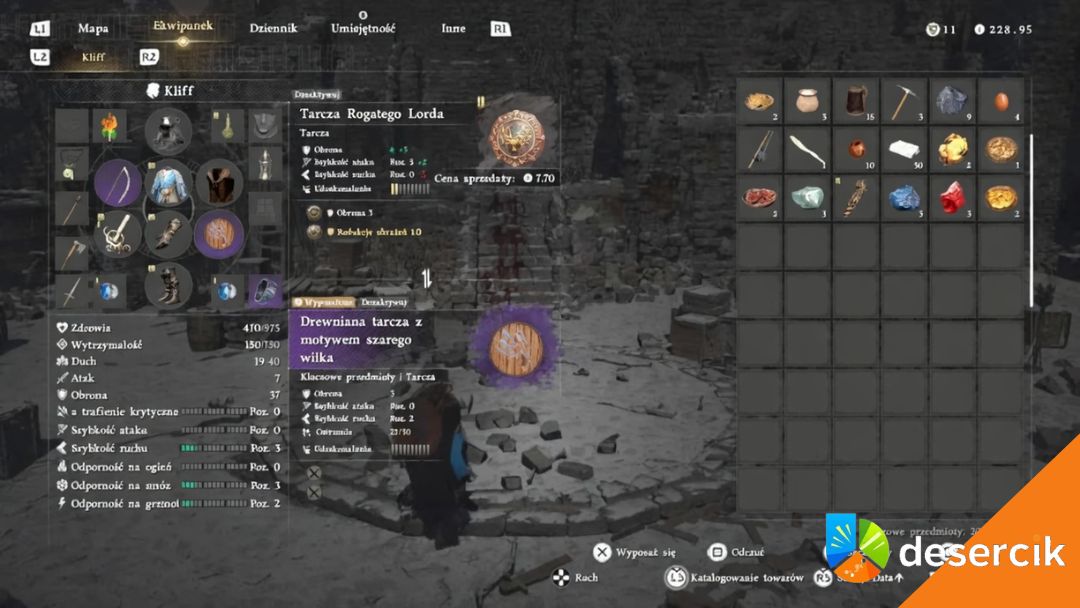Switch to the Dziennik tab
1080x608 pixels.
(x=273, y=28)
